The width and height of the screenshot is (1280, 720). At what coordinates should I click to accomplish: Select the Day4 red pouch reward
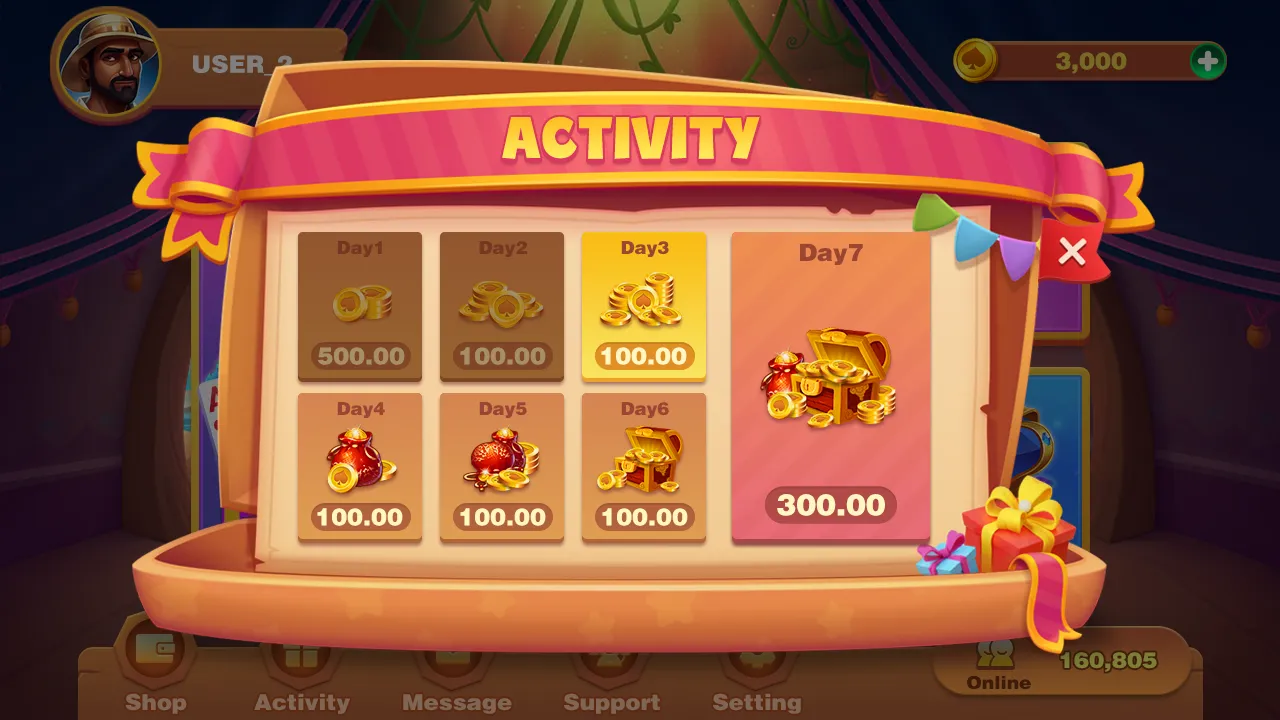(x=360, y=467)
